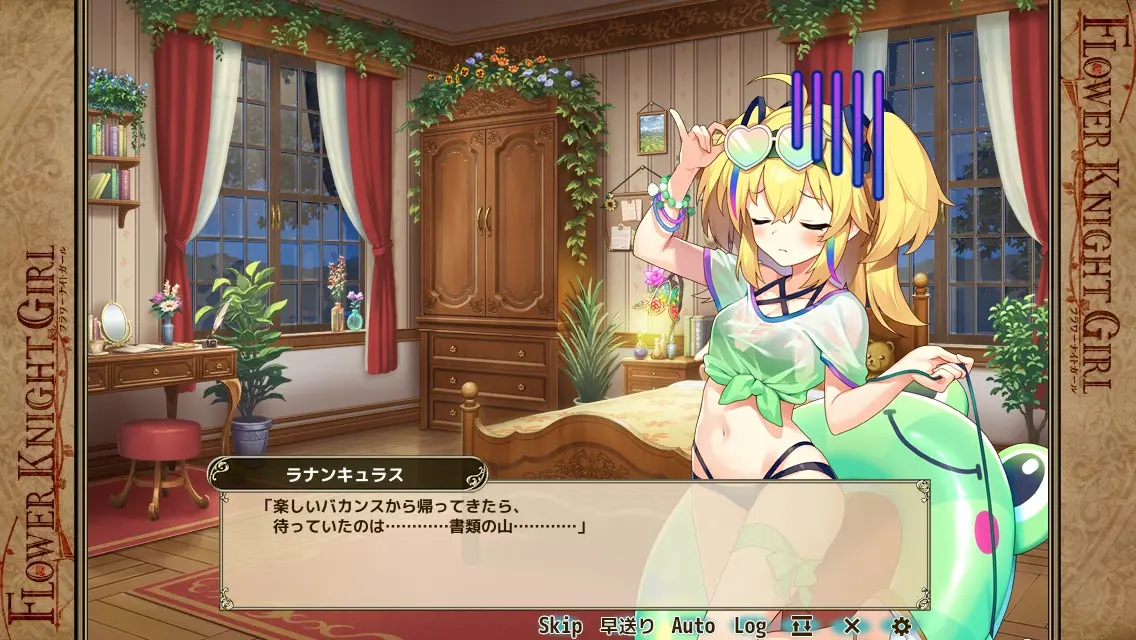
Task: Activate 早送り fast-forward
Action: click(627, 626)
